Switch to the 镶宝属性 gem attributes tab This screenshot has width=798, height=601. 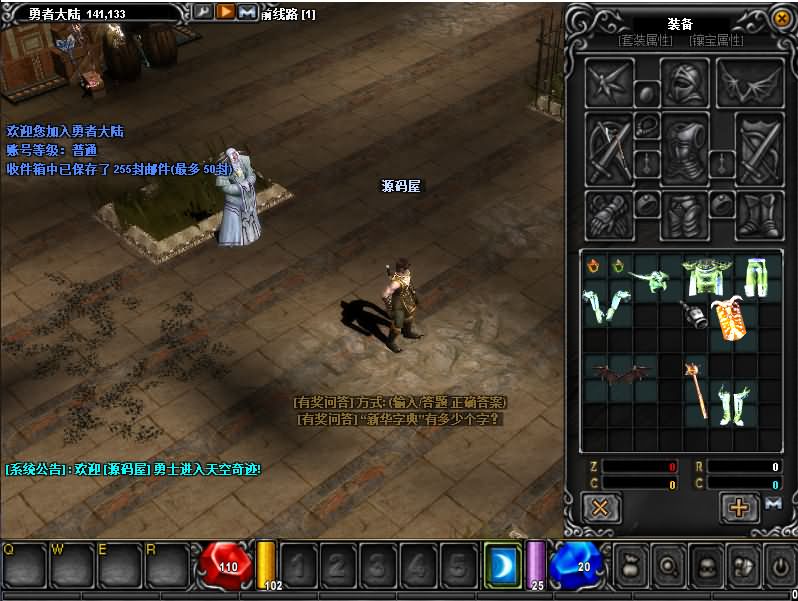pyautogui.click(x=717, y=40)
